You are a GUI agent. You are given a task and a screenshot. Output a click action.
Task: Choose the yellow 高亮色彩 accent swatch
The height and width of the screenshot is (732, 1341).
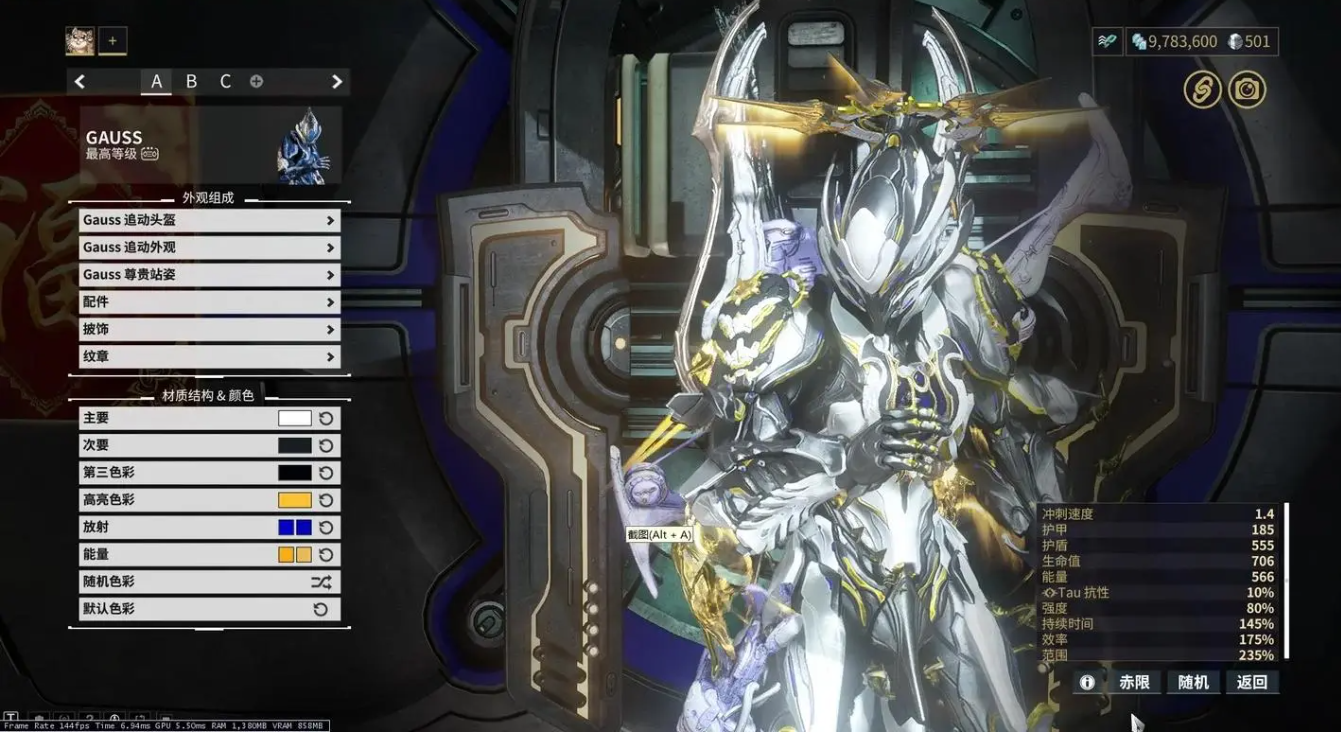295,500
